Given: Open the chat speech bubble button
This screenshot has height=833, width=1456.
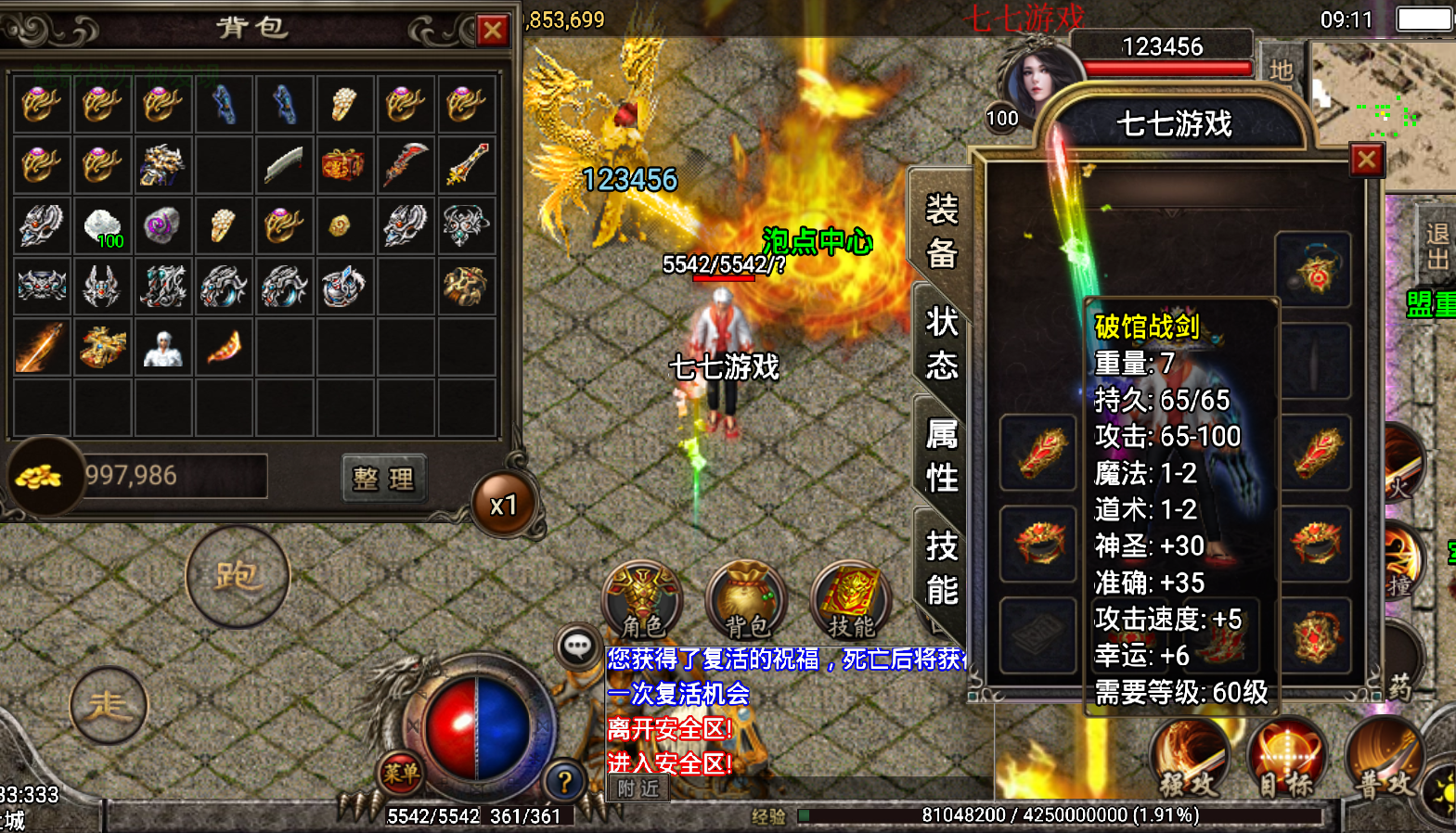Looking at the screenshot, I should [577, 646].
